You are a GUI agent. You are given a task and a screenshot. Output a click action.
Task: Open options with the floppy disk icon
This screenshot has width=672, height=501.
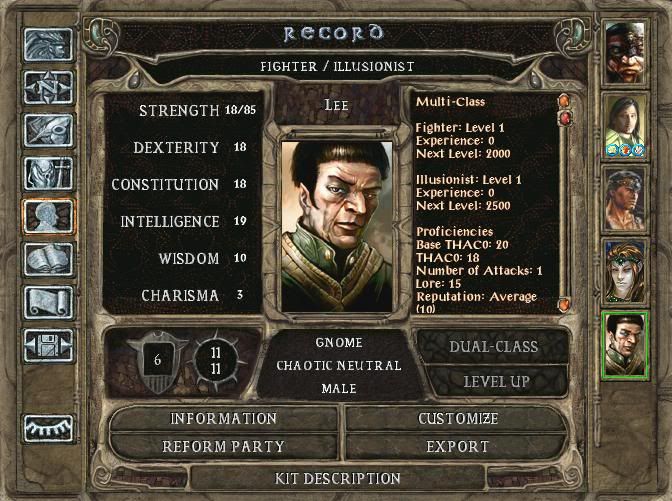coord(48,344)
